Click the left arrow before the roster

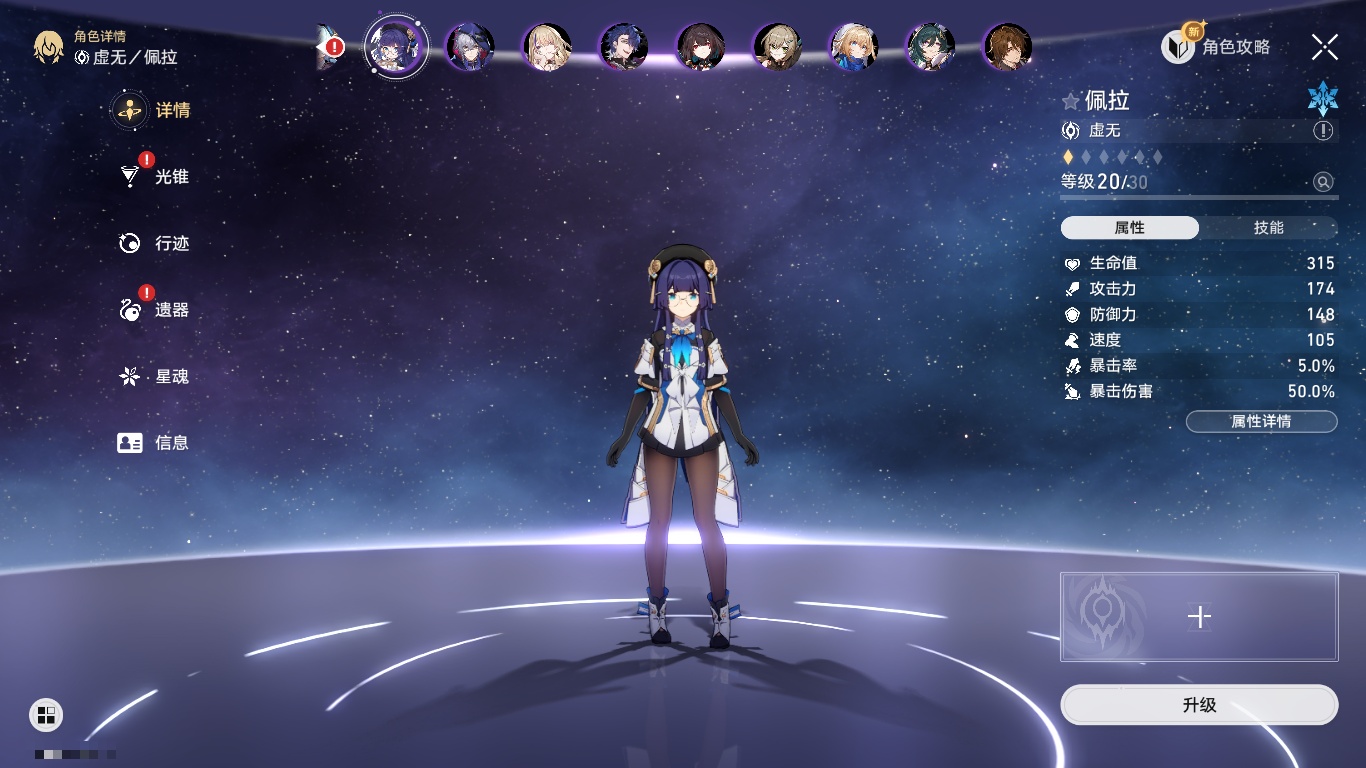tap(325, 47)
